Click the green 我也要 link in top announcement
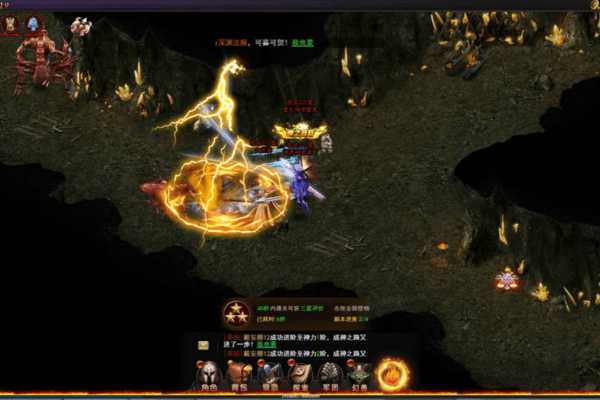 coord(302,43)
